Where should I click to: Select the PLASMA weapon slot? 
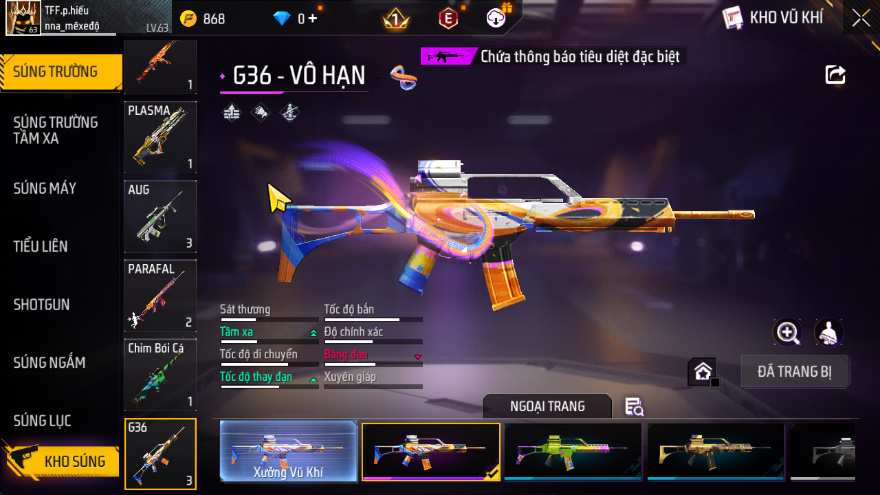(x=160, y=137)
